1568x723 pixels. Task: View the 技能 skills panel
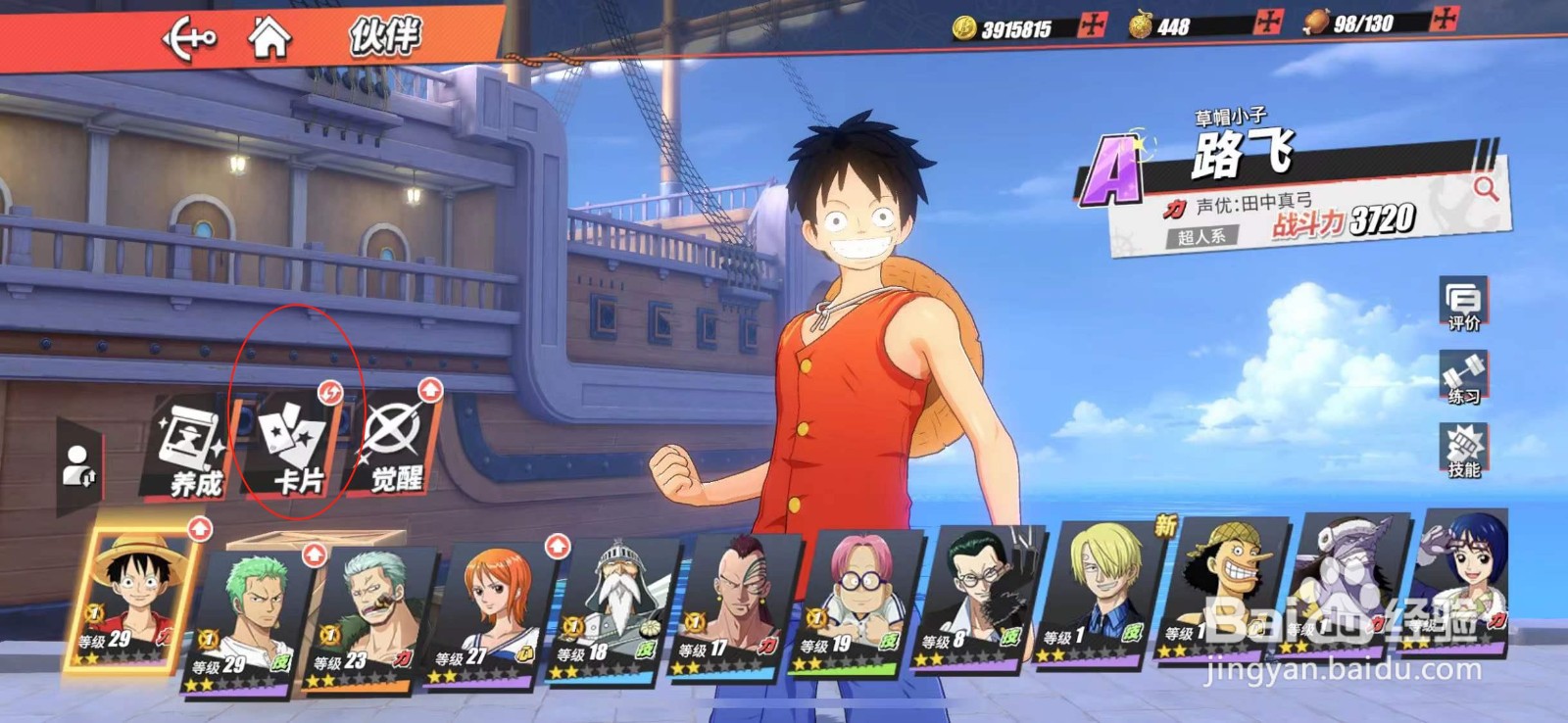click(x=1463, y=451)
